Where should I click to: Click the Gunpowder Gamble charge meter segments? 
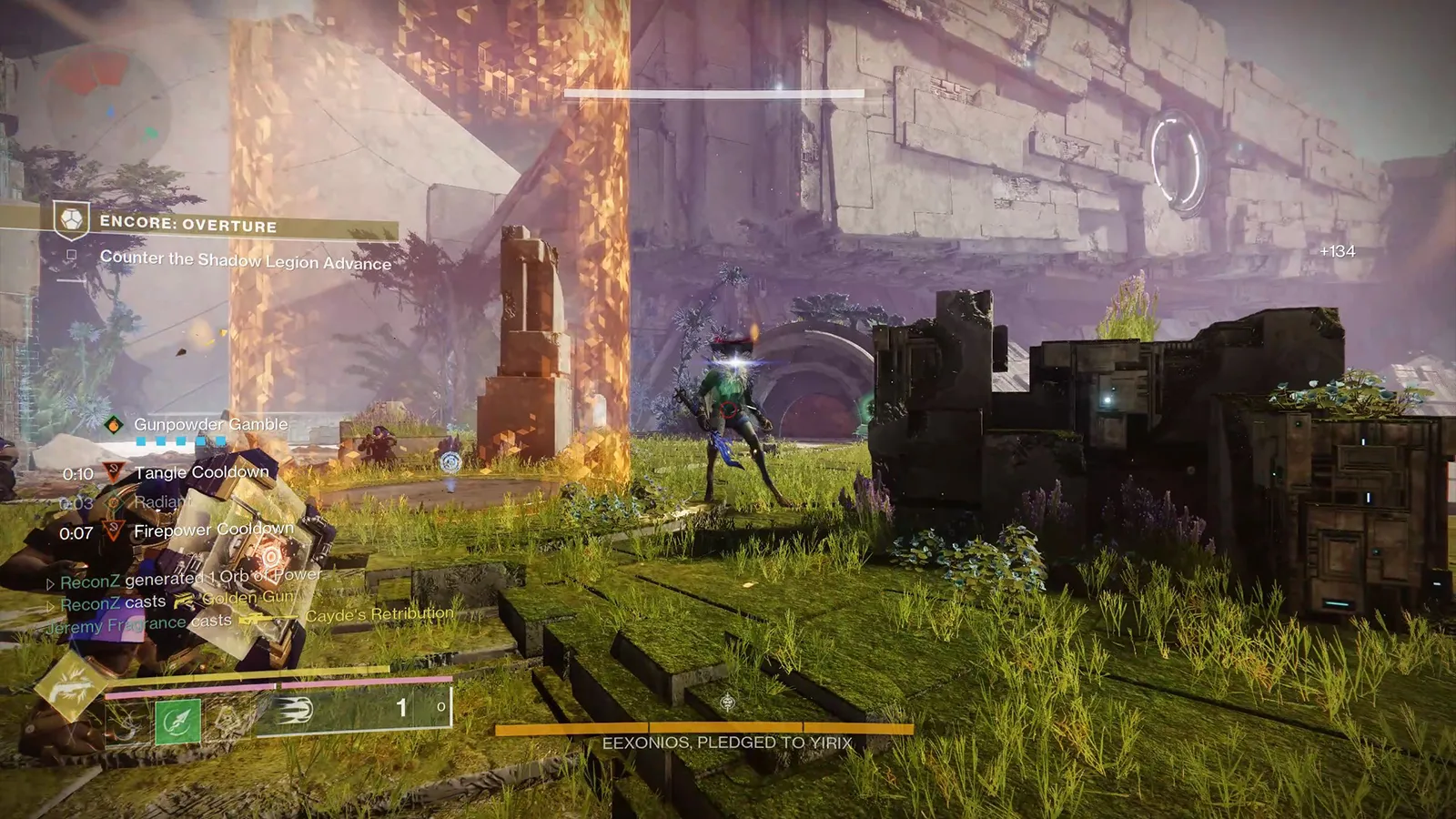click(x=179, y=440)
